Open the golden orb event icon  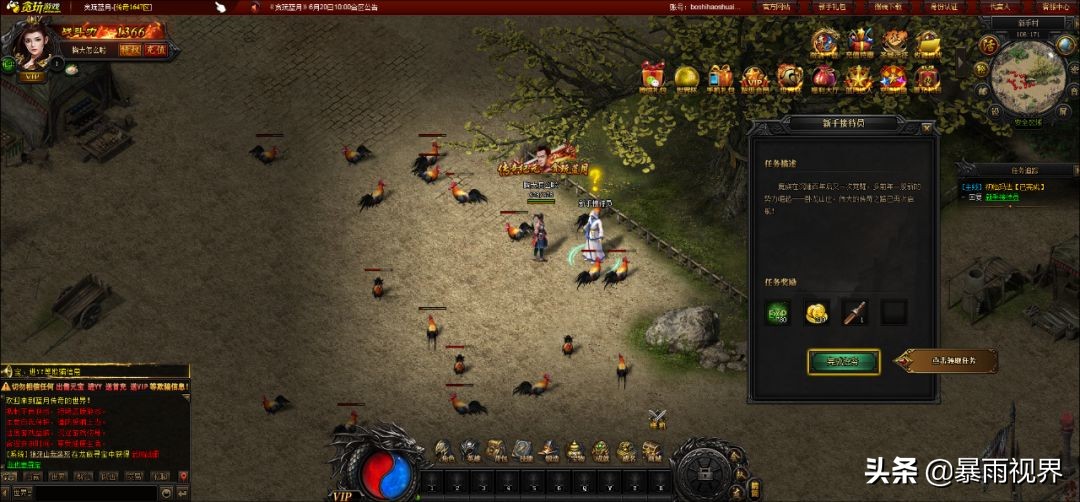[x=686, y=77]
